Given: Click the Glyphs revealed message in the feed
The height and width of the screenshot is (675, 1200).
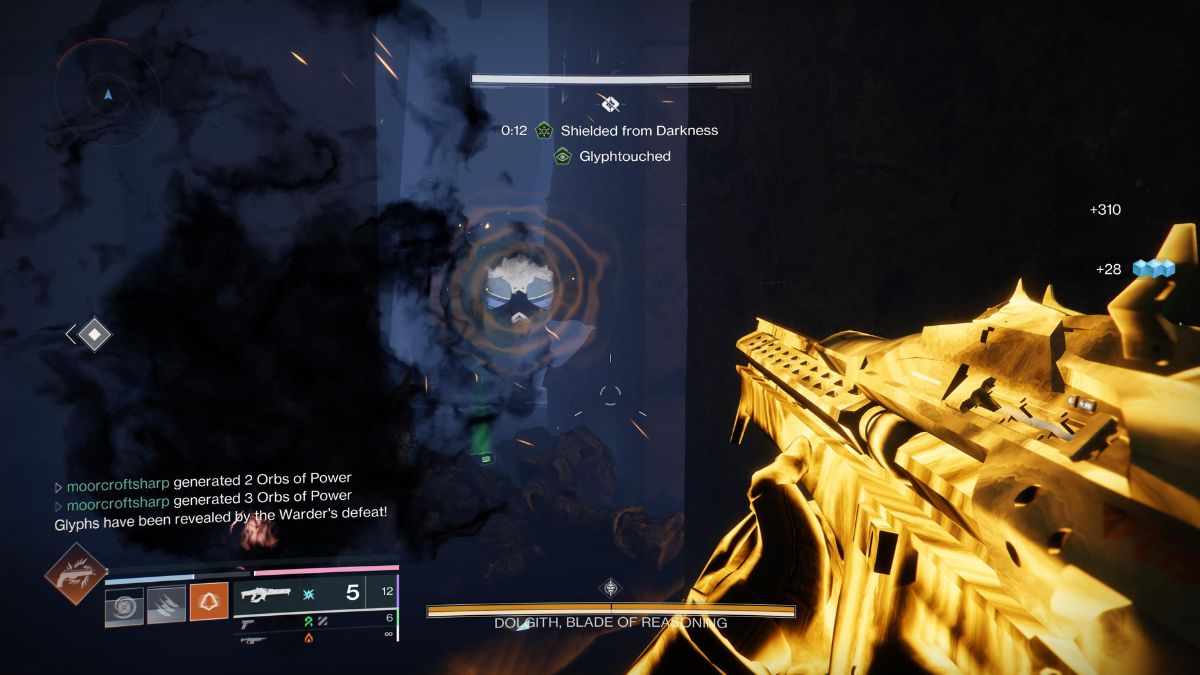Looking at the screenshot, I should tap(220, 514).
